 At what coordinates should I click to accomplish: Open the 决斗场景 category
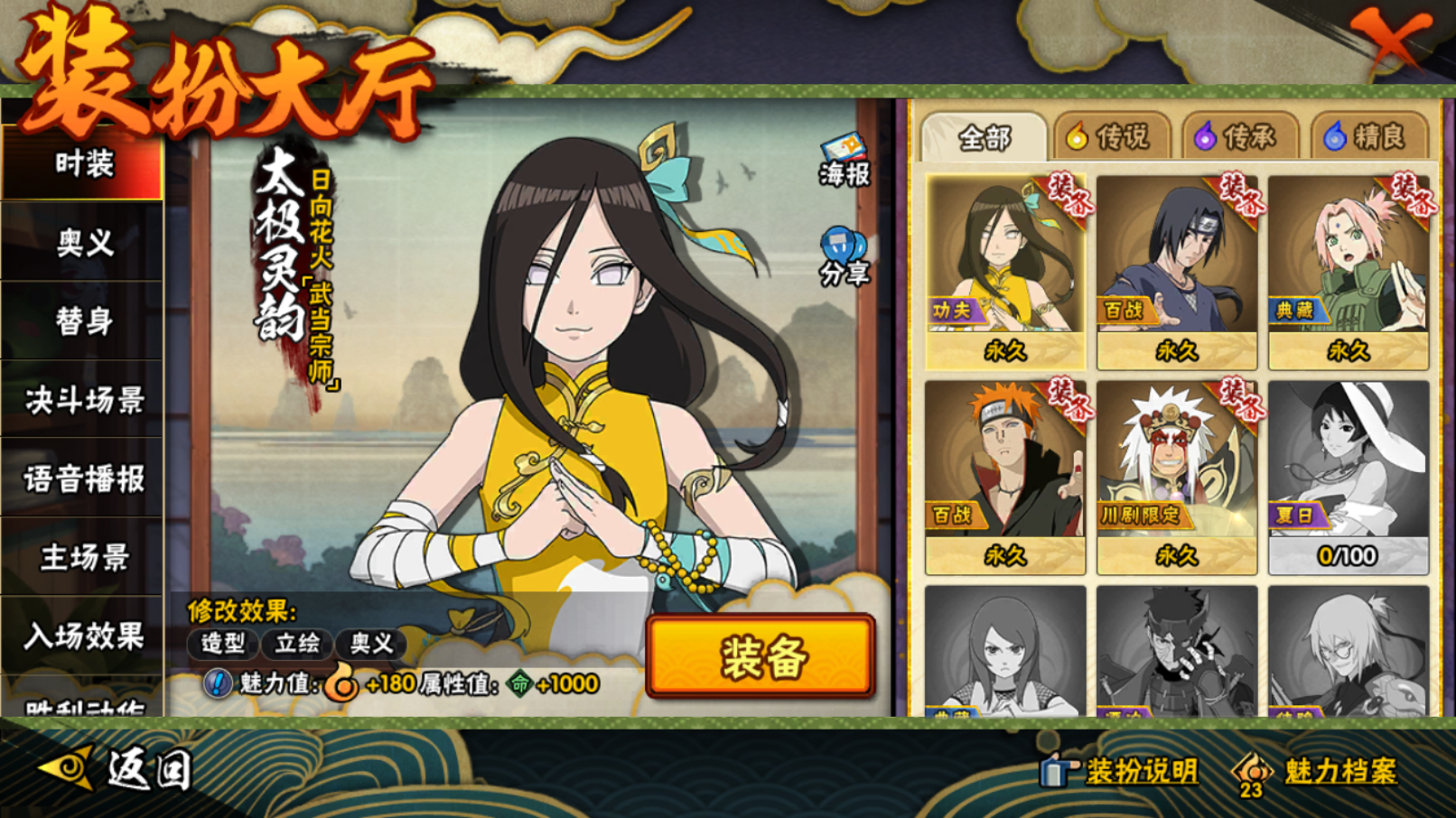[83, 400]
